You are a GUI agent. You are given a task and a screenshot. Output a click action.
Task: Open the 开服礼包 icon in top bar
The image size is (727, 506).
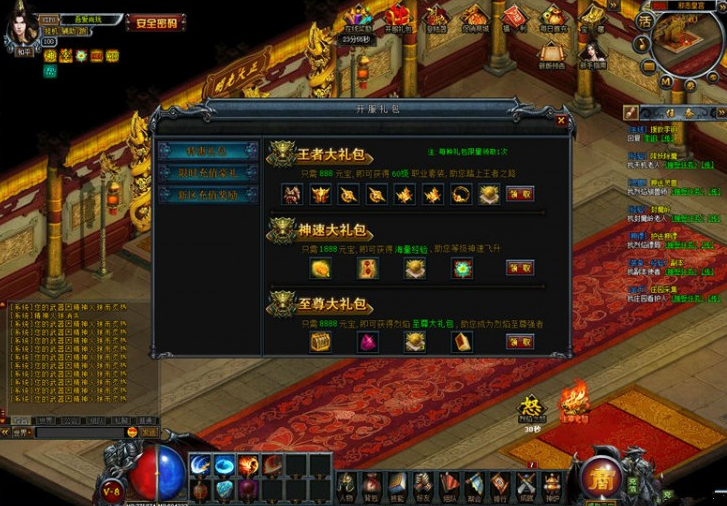click(398, 18)
